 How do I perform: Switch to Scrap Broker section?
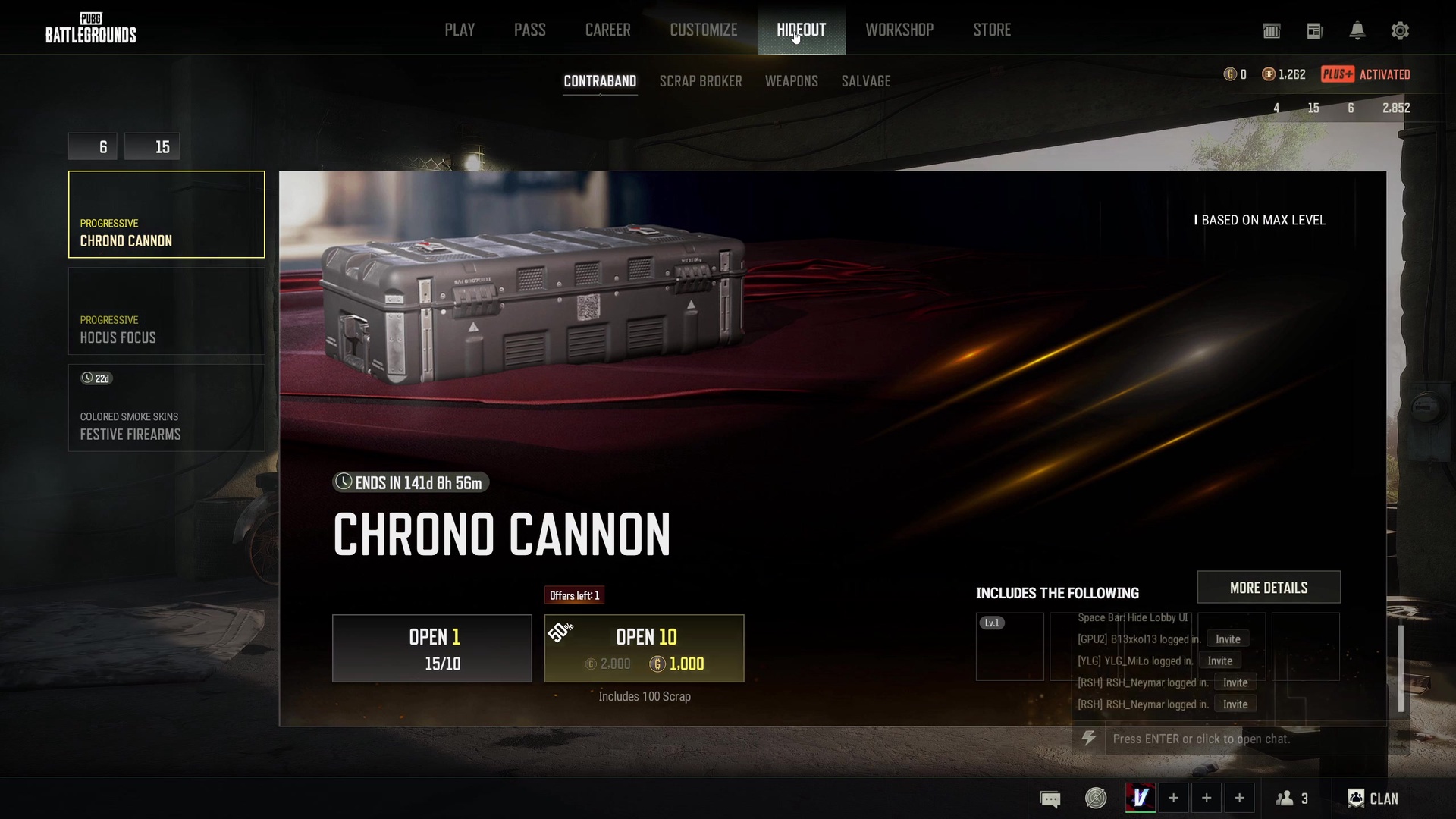click(700, 81)
